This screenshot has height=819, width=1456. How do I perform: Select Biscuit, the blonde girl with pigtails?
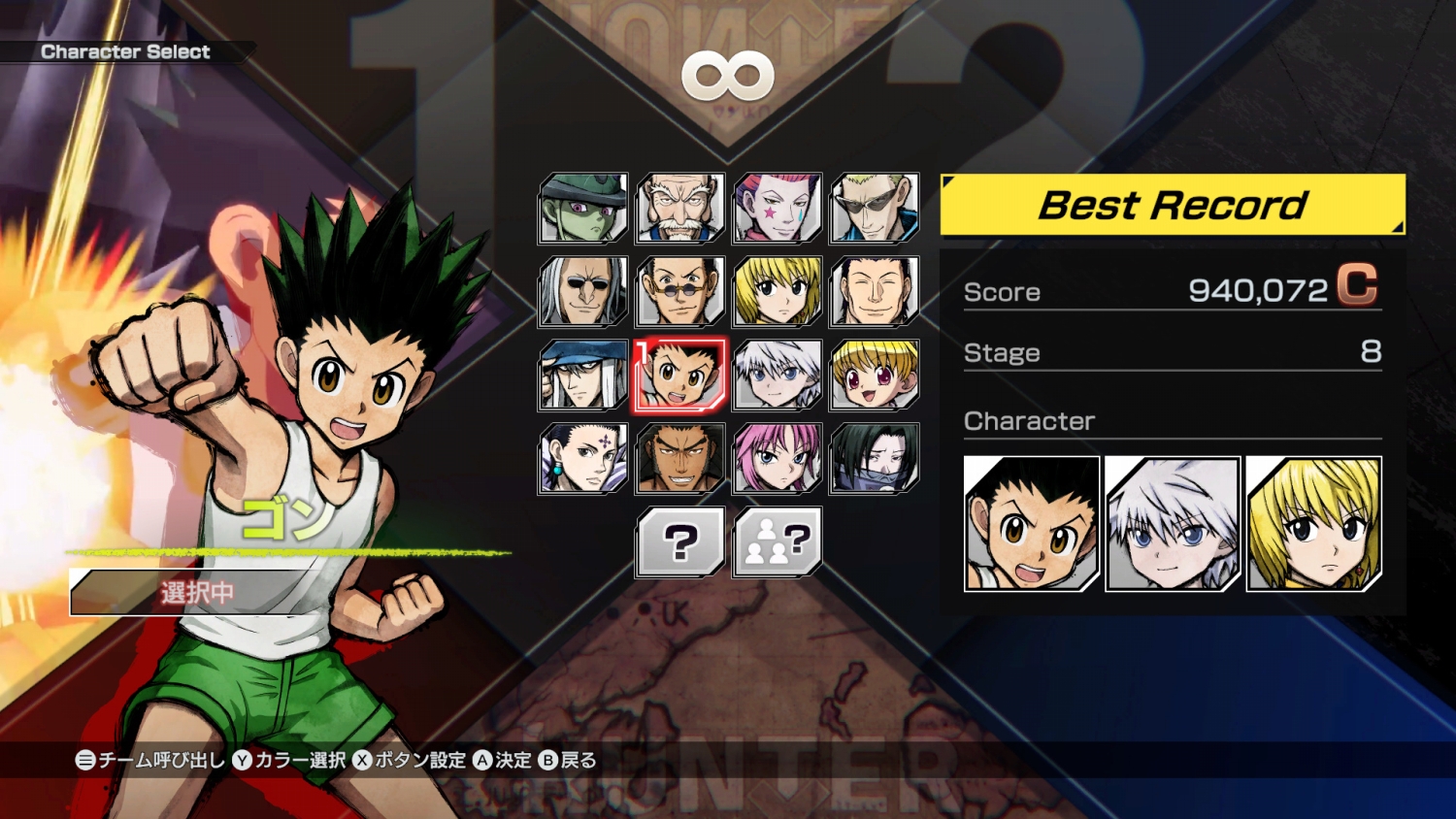point(875,375)
